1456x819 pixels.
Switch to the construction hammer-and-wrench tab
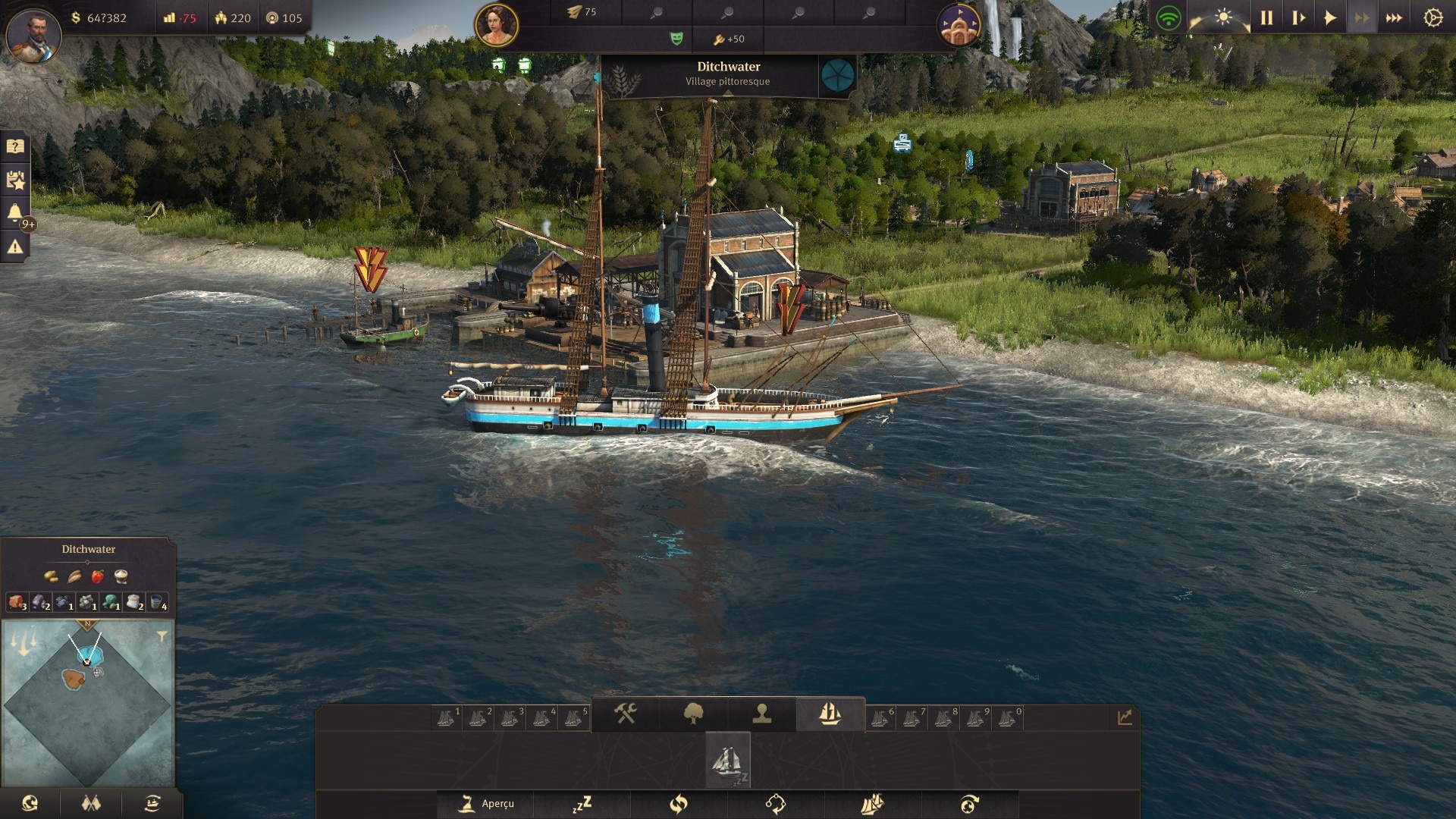pyautogui.click(x=625, y=714)
